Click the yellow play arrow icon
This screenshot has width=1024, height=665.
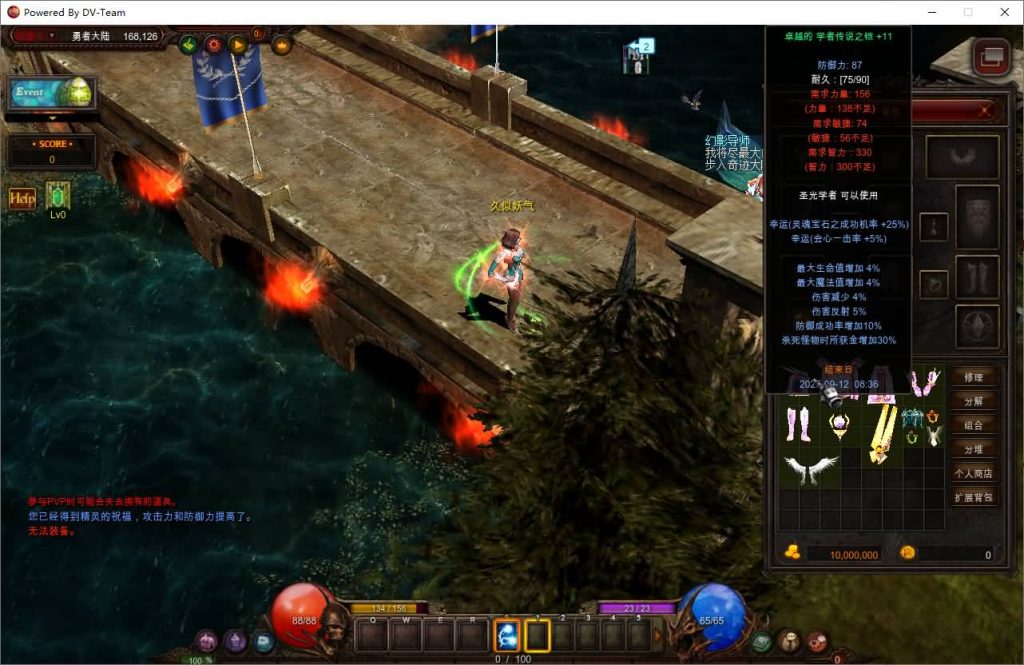point(238,44)
